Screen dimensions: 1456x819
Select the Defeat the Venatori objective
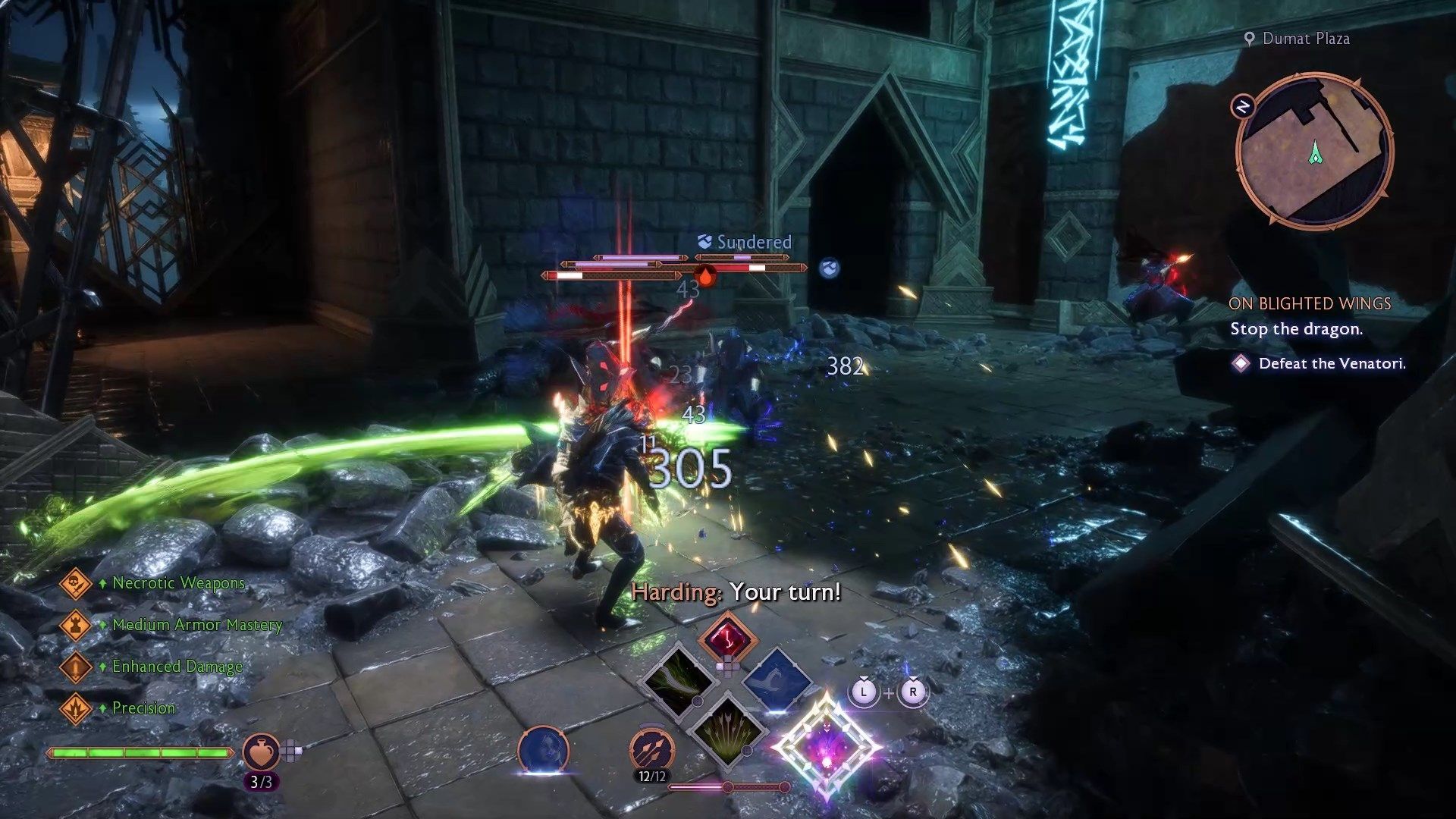coord(1332,364)
